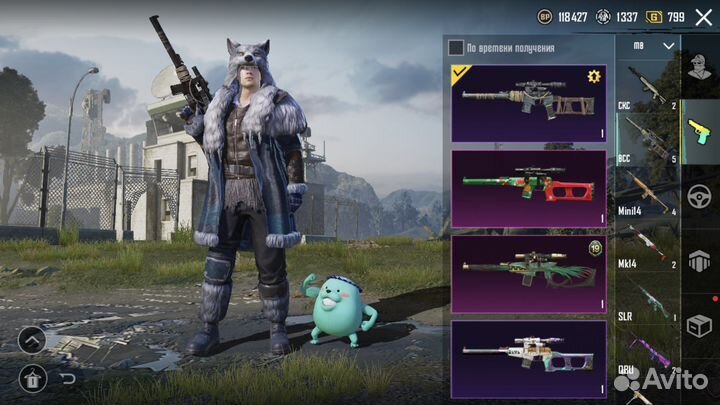Close the inventory screen with the X
The image size is (720, 405).
point(703,17)
